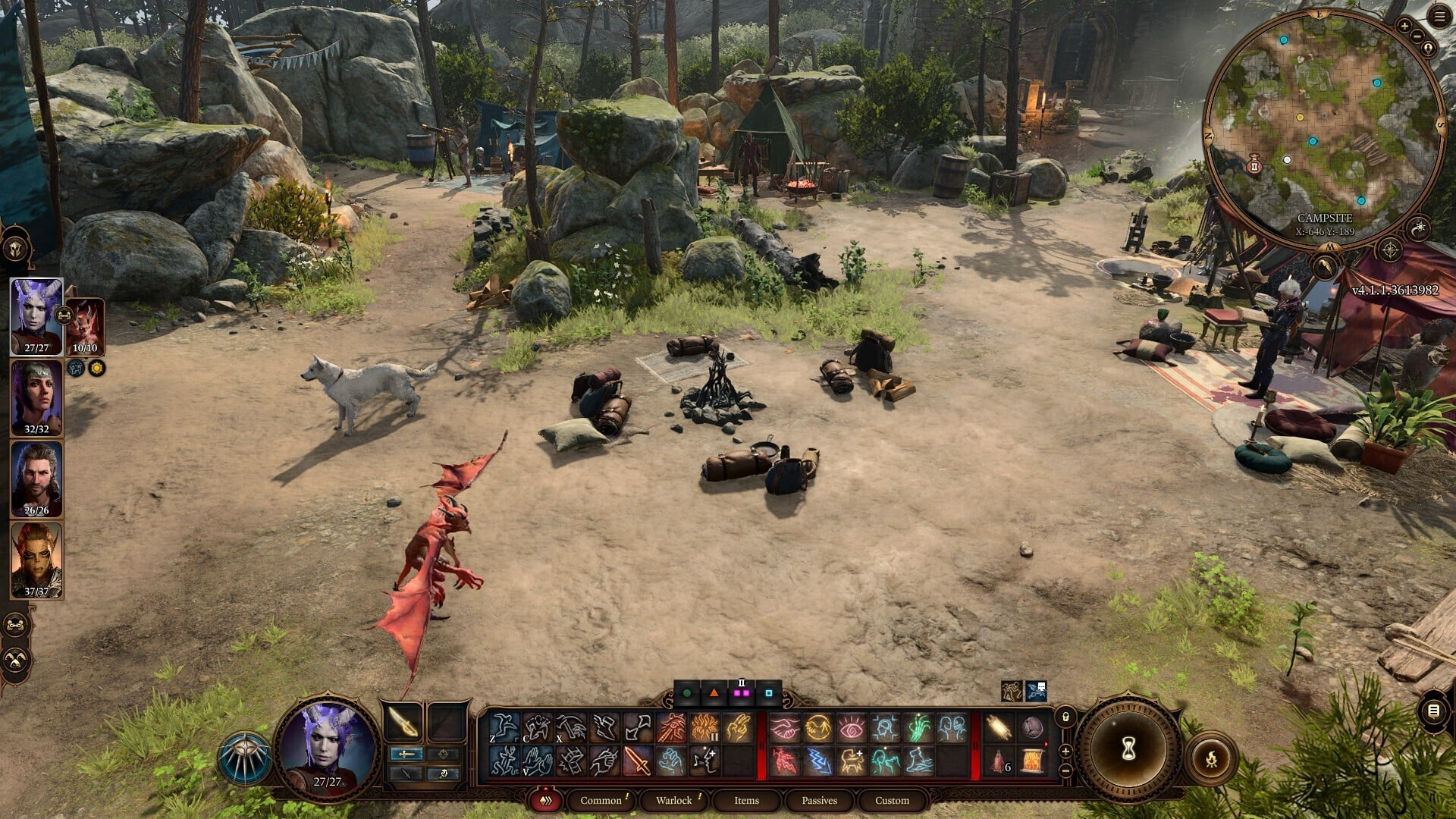Cast the Friends cantrip handshake icon

pyautogui.click(x=785, y=726)
